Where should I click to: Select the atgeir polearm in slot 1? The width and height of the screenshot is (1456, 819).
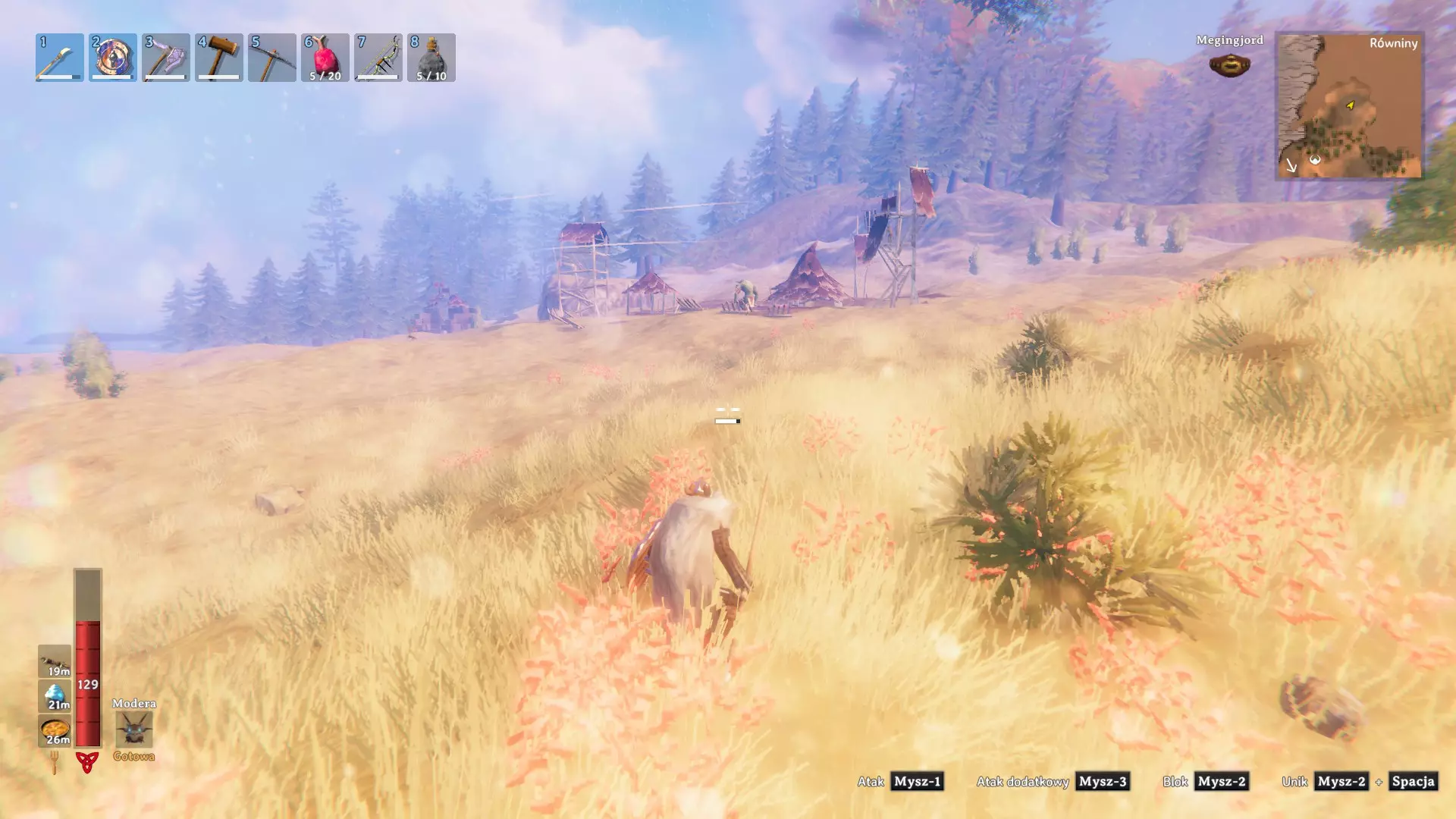point(59,58)
